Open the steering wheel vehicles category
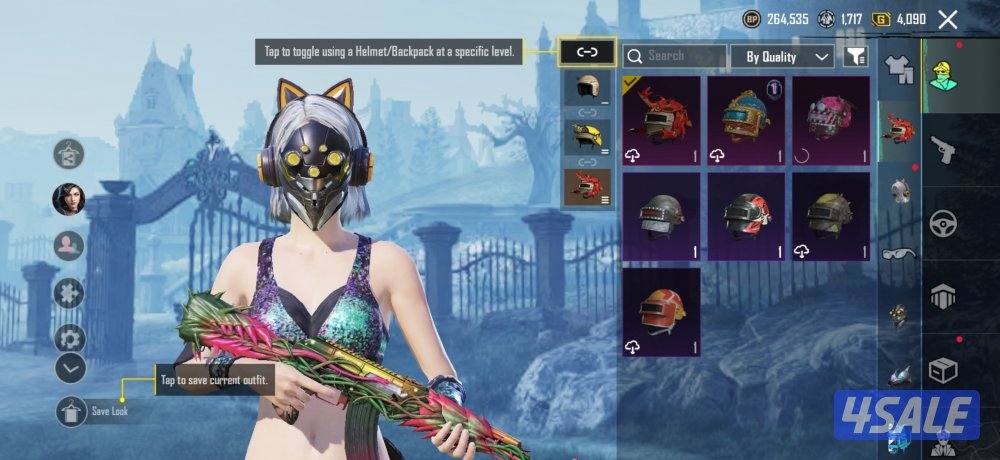1000x460 pixels. (x=943, y=223)
